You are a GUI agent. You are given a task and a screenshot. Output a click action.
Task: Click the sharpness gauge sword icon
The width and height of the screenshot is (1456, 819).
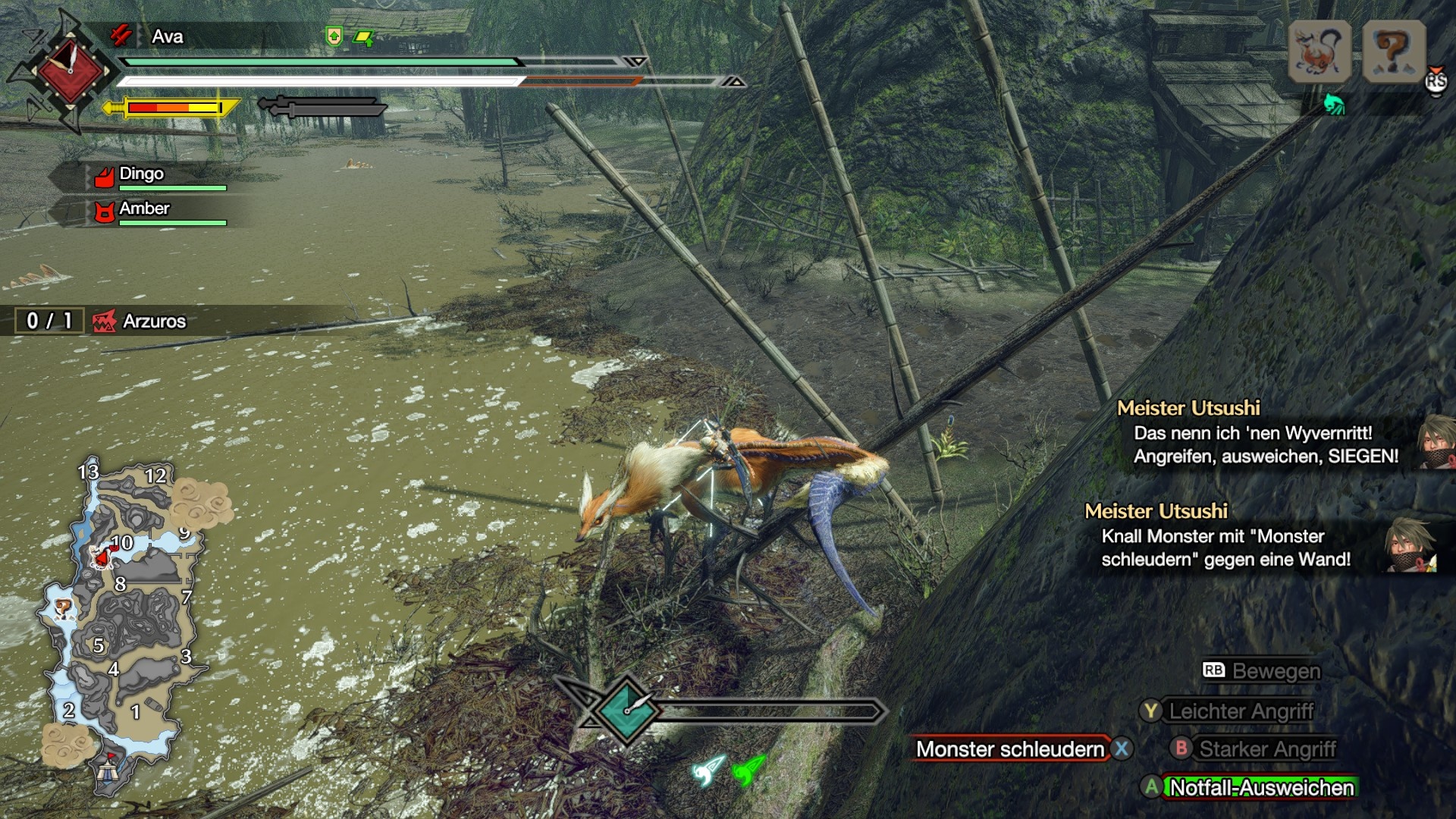[x=173, y=108]
